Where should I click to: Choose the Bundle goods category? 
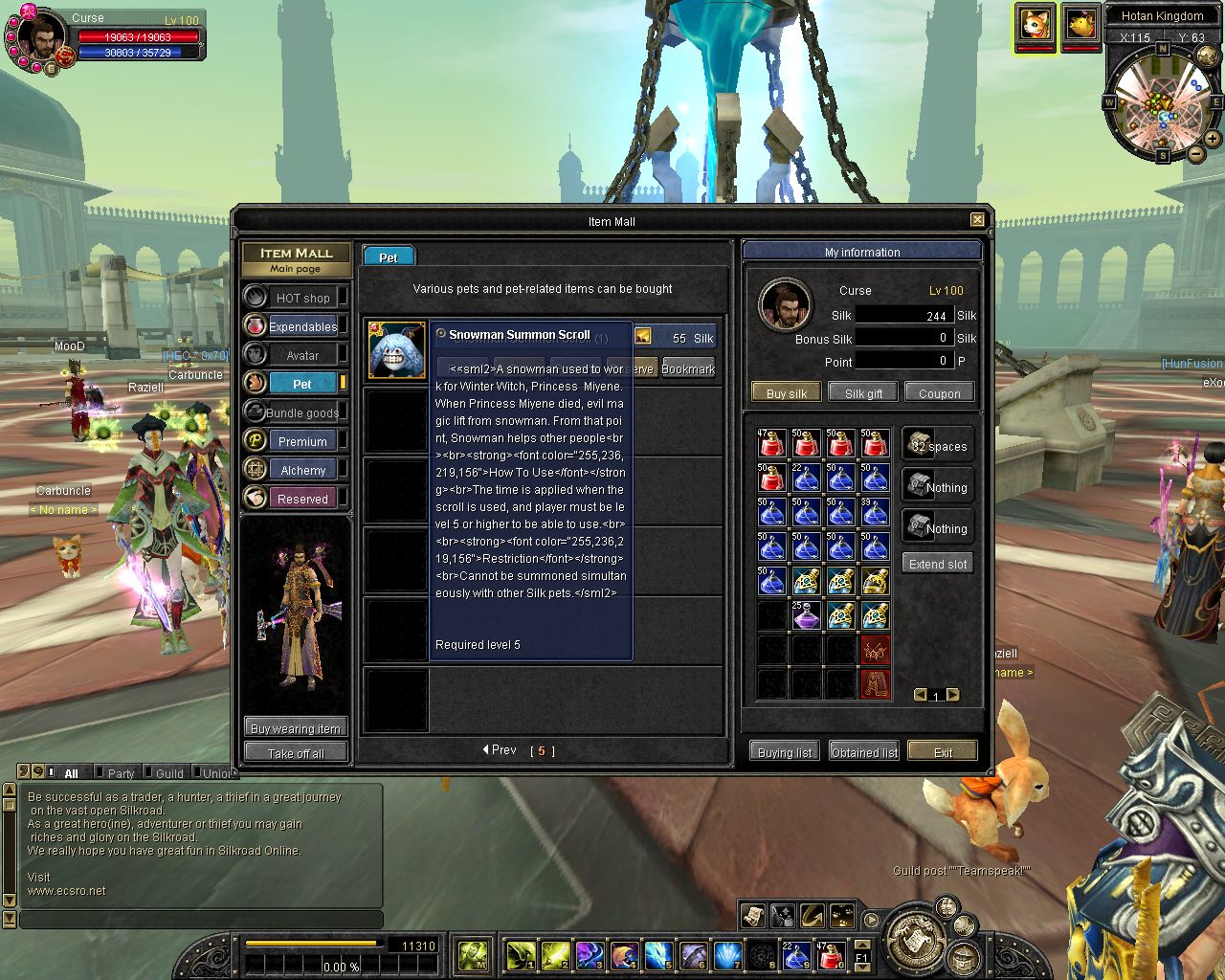(x=301, y=412)
